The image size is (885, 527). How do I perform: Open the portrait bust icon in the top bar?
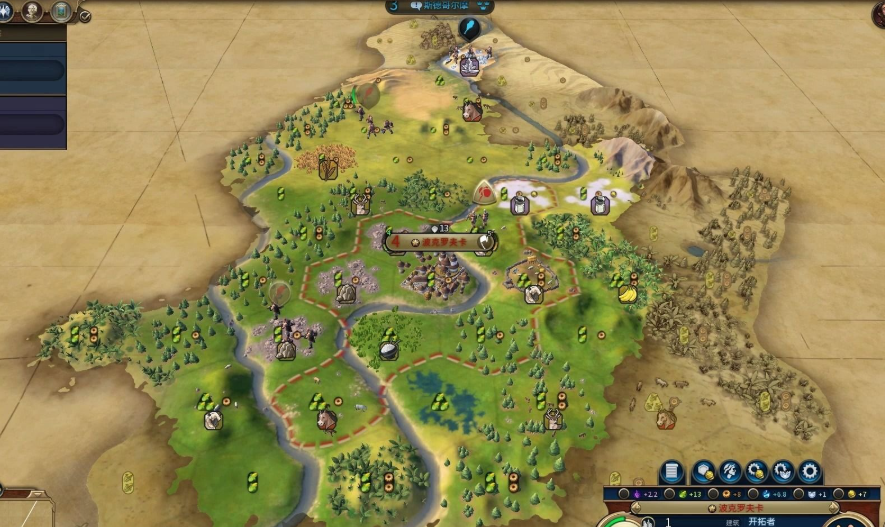tap(32, 12)
